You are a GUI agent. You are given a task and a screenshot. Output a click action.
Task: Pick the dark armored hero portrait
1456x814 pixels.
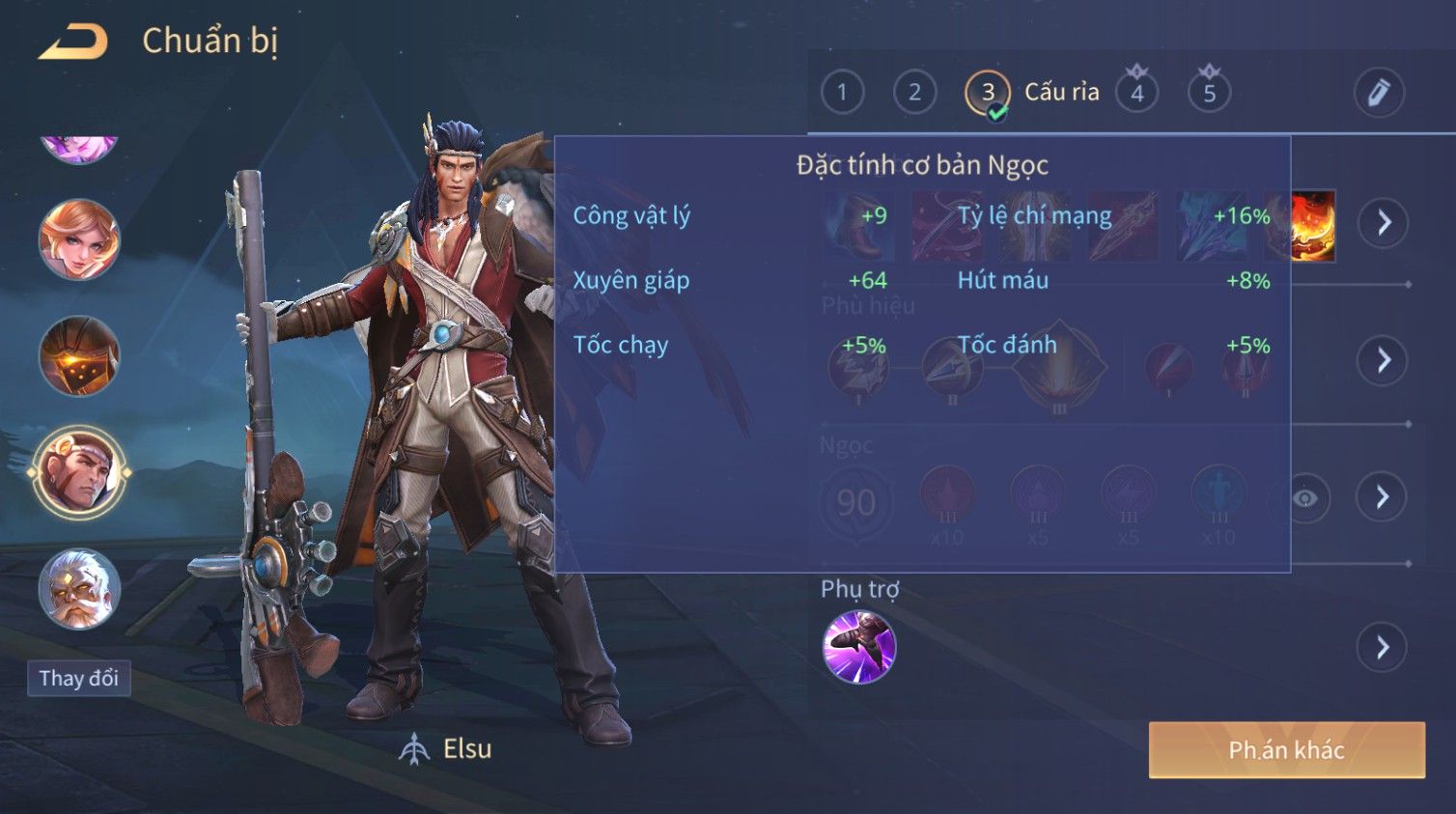79,356
